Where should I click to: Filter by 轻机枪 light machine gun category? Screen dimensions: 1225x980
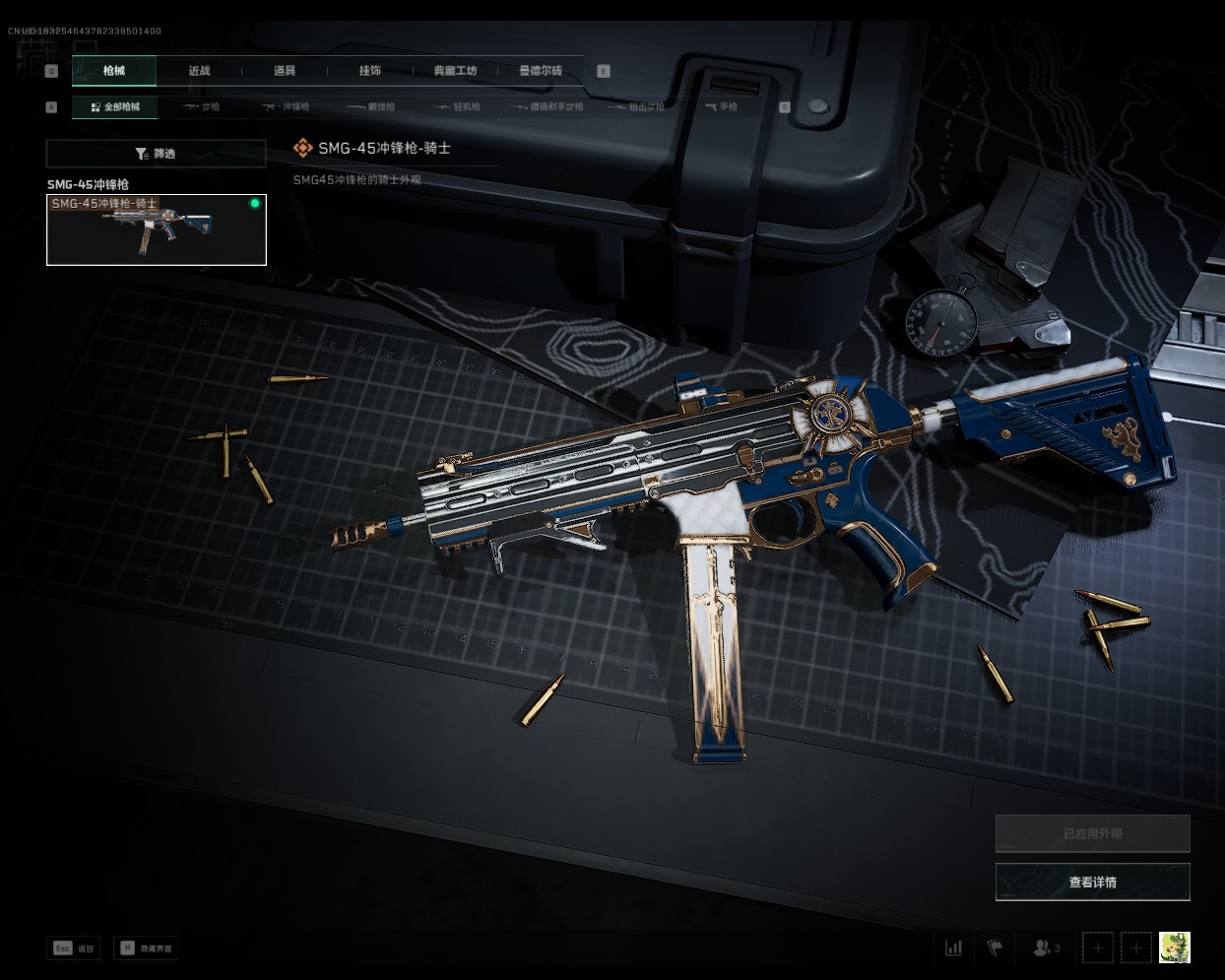click(x=458, y=106)
